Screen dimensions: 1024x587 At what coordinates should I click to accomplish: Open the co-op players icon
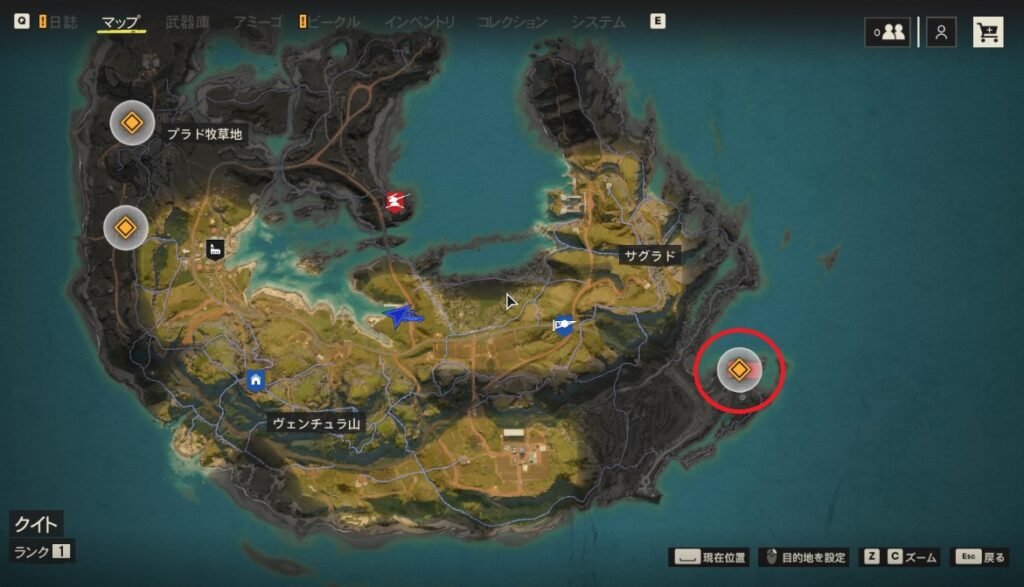pyautogui.click(x=888, y=32)
